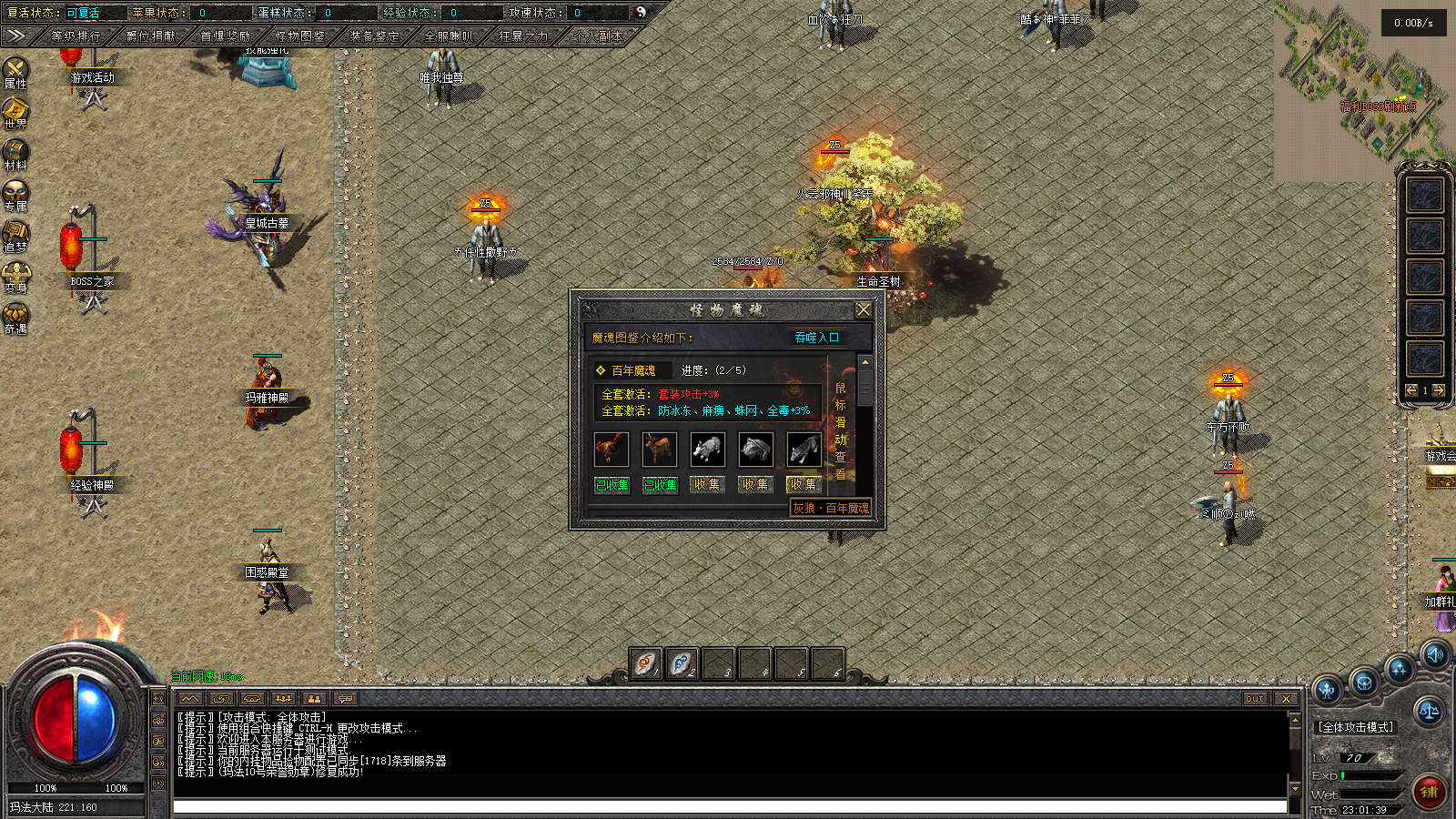Open the 狂暴之力 menu
The height and width of the screenshot is (819, 1456).
524,36
